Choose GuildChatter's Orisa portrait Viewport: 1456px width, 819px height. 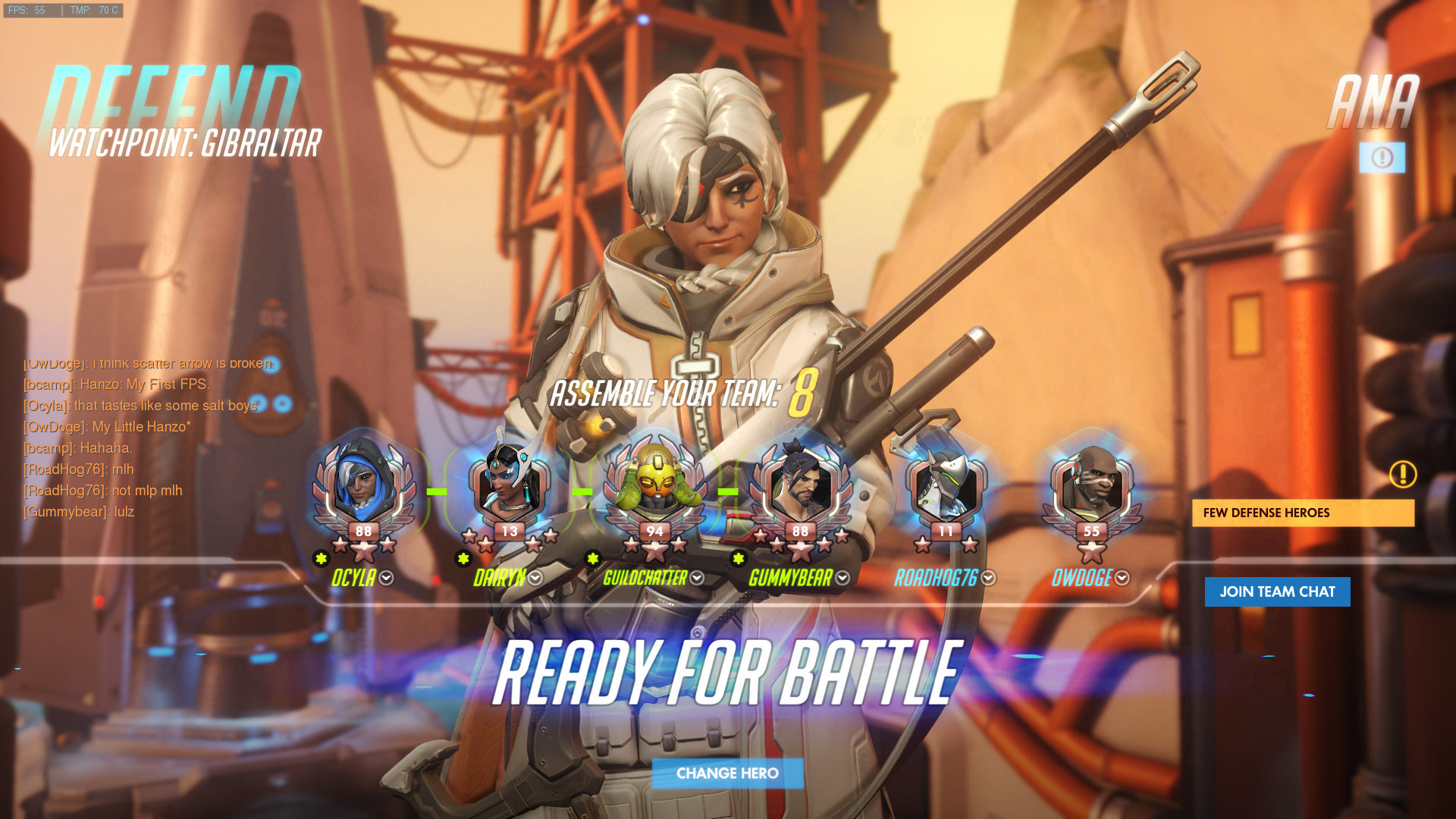(x=655, y=485)
